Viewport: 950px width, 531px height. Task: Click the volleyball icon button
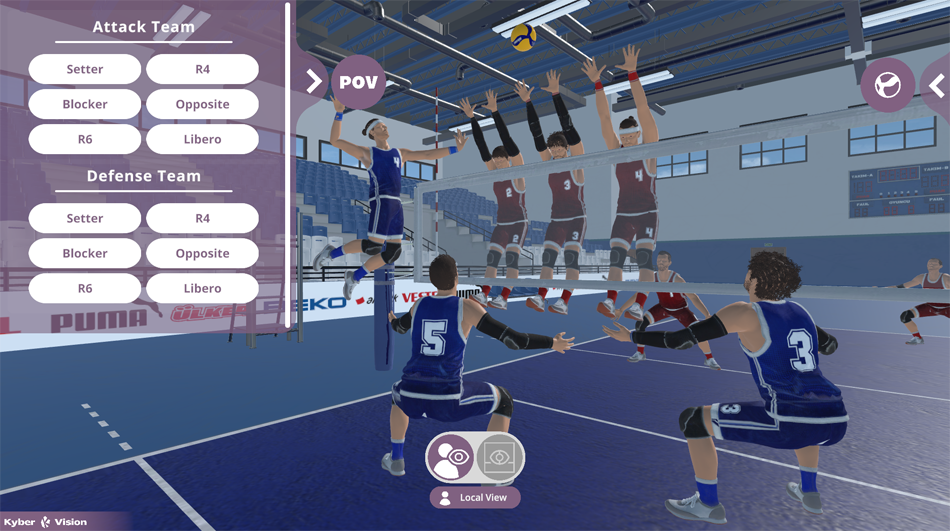tap(887, 85)
